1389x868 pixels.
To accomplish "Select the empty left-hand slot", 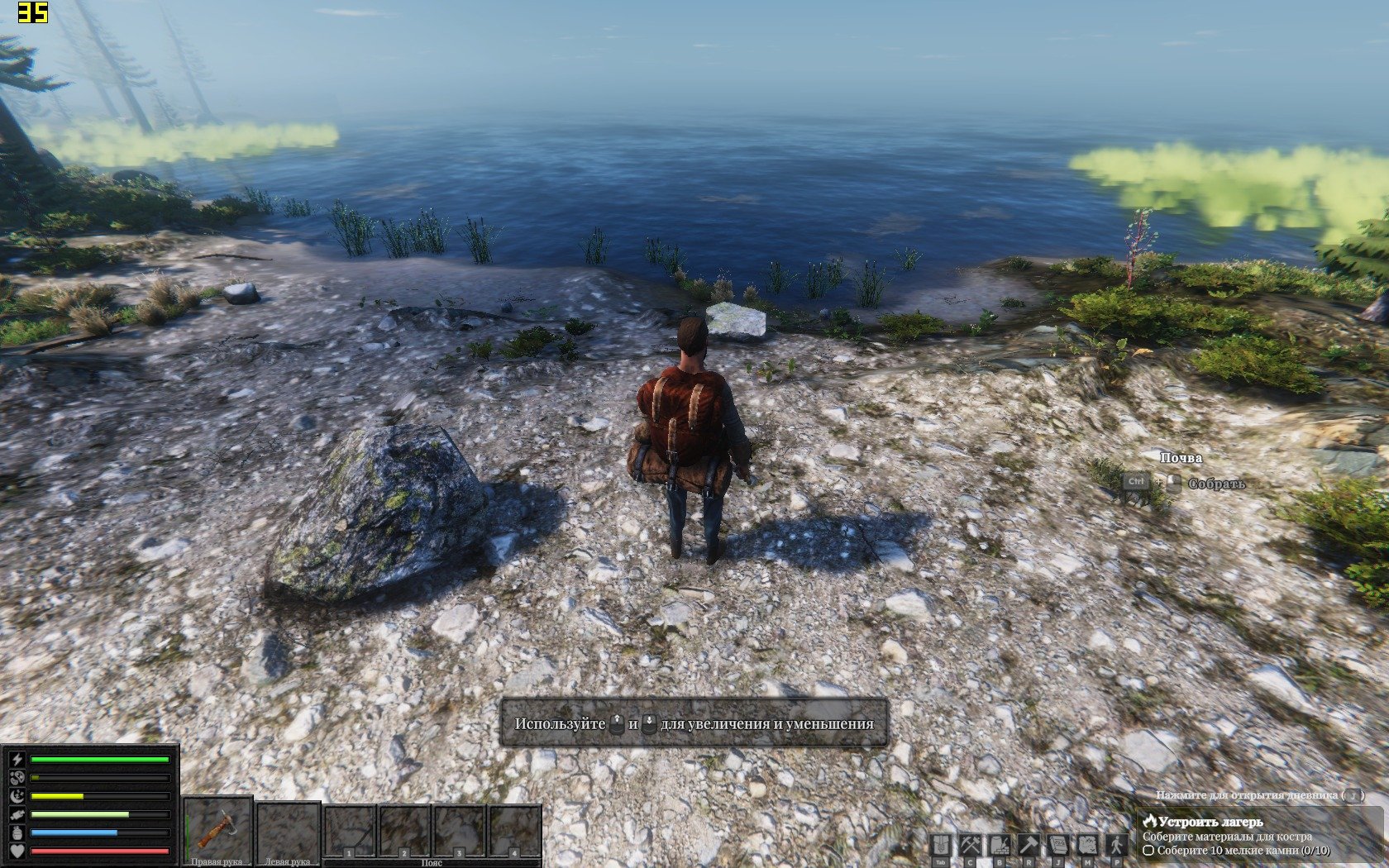I will pyautogui.click(x=288, y=829).
